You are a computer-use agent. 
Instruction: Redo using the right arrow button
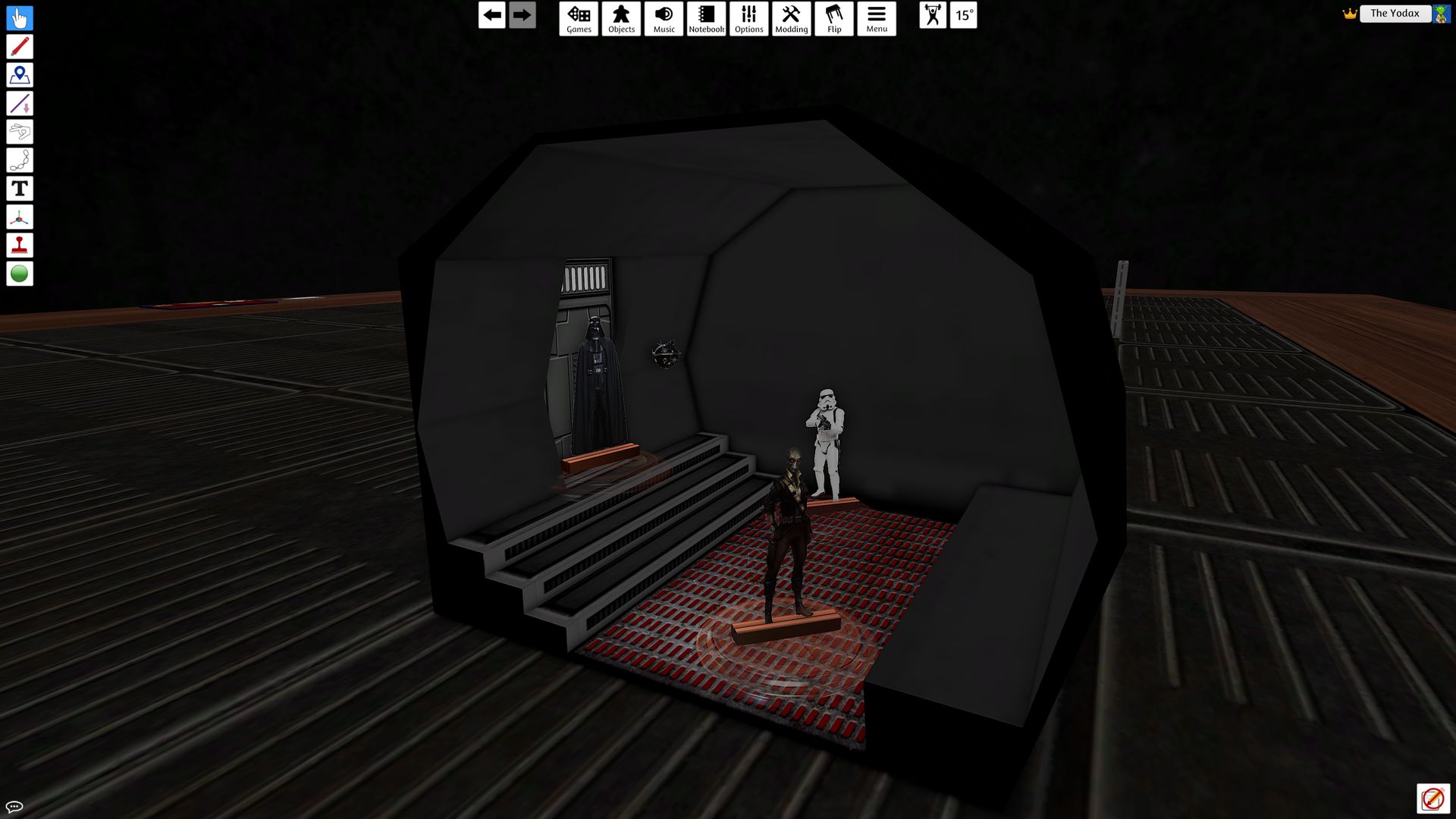point(521,14)
